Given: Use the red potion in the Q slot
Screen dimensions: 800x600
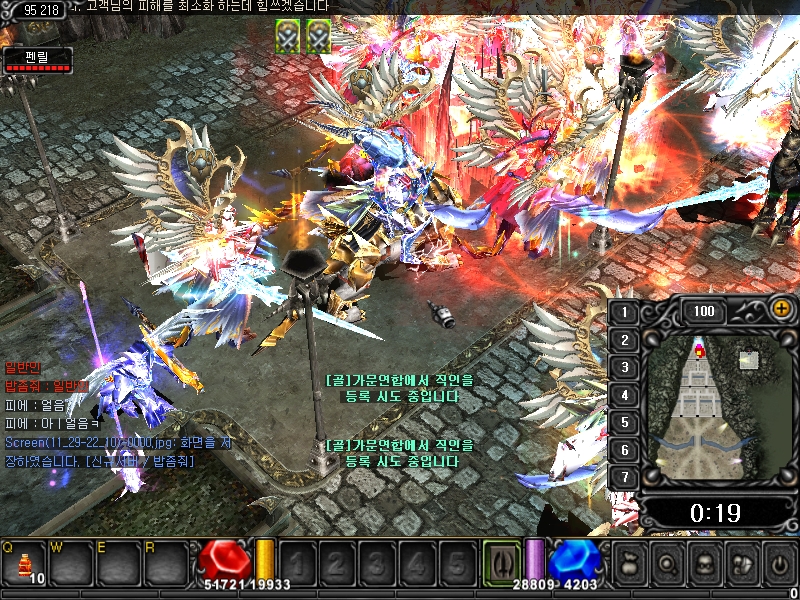Looking at the screenshot, I should pyautogui.click(x=23, y=564).
